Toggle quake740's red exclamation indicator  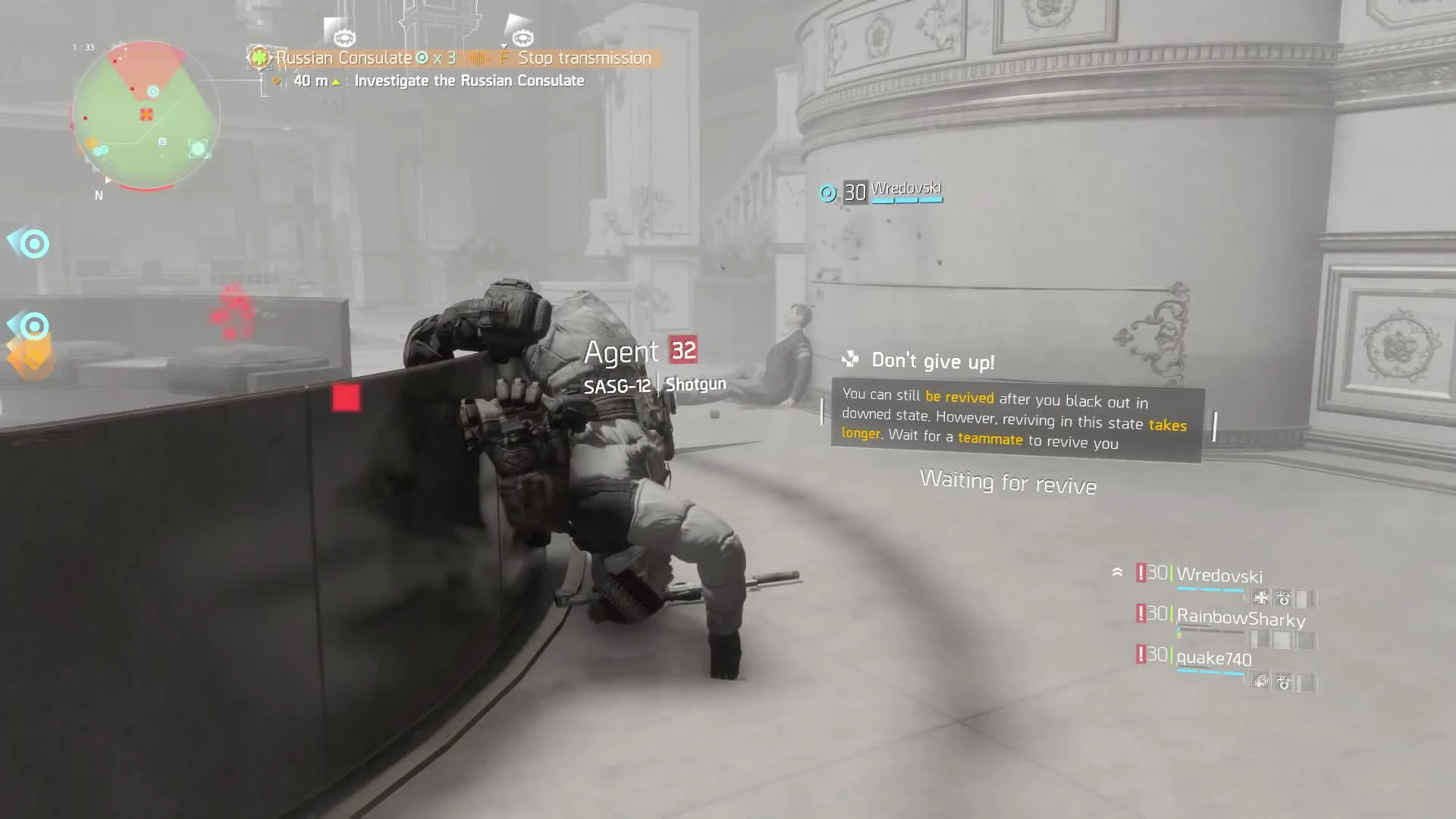click(1141, 654)
